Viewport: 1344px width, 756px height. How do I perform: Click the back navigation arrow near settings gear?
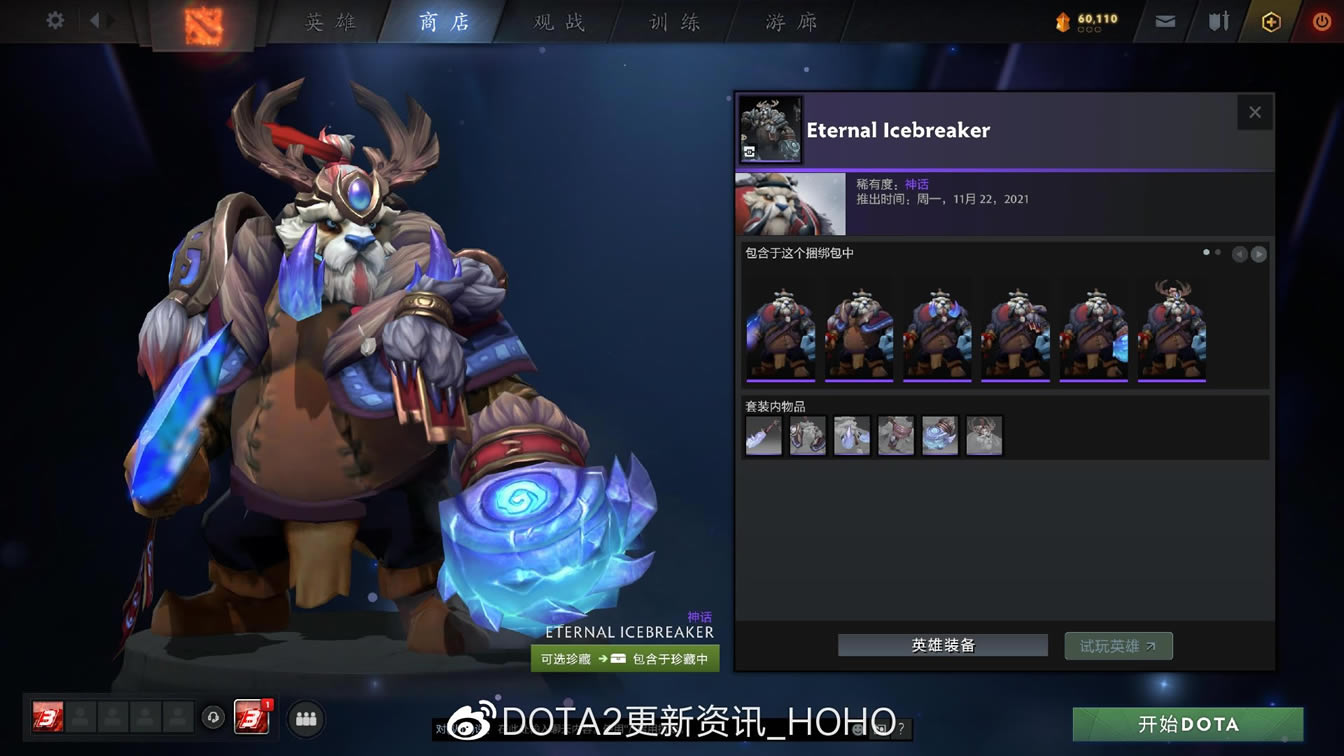(95, 18)
